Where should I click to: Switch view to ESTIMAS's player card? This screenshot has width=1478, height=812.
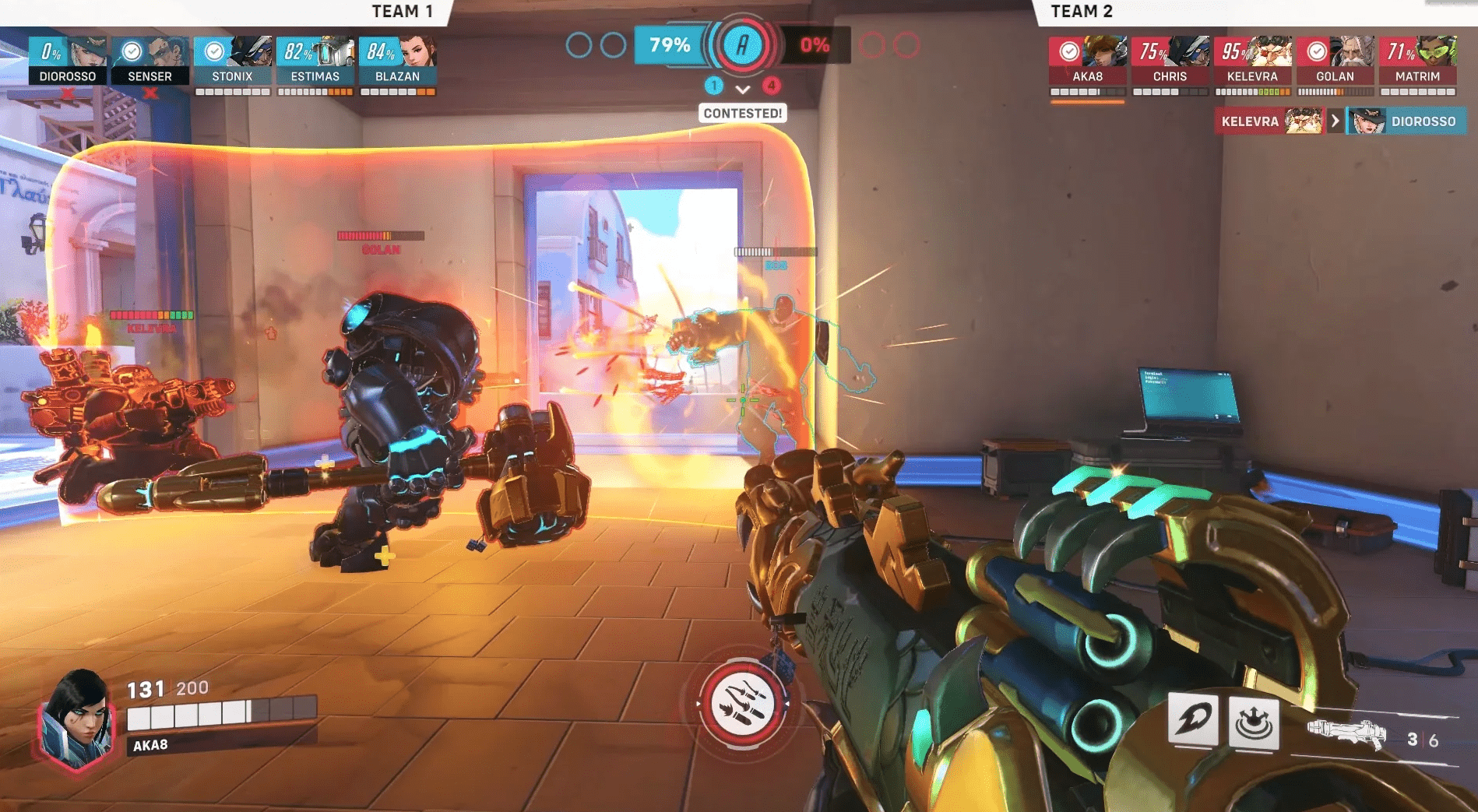tap(315, 60)
